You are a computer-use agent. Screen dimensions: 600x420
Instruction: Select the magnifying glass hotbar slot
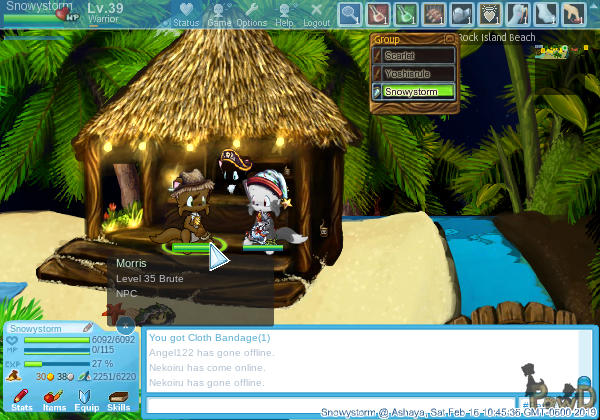coord(349,14)
